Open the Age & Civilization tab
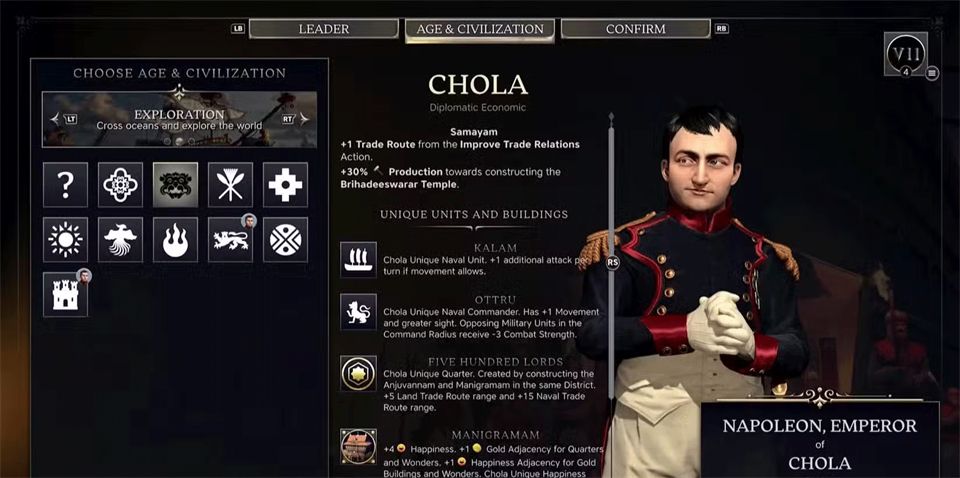Image resolution: width=960 pixels, height=478 pixels. pos(480,29)
